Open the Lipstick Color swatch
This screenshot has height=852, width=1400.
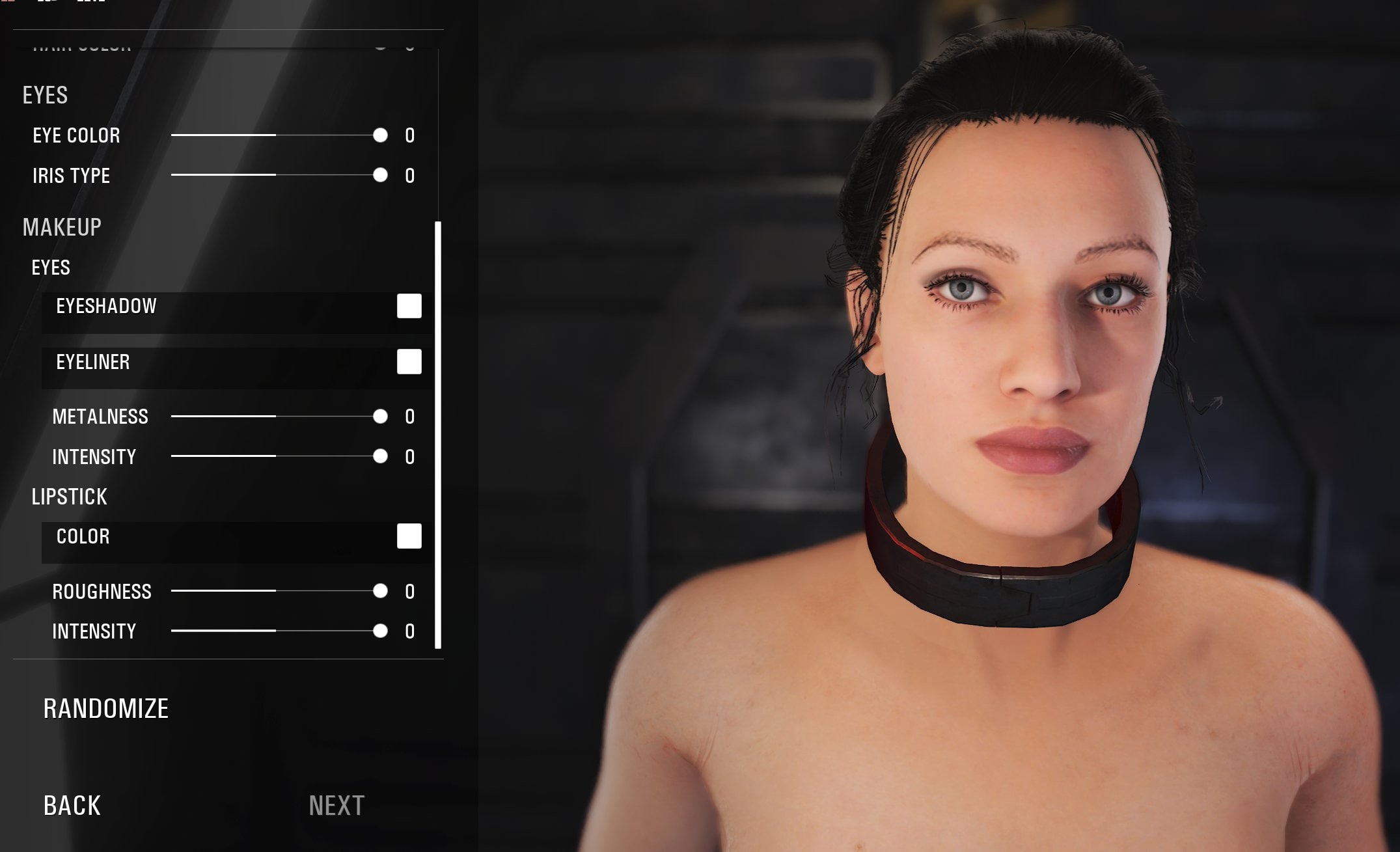(409, 536)
